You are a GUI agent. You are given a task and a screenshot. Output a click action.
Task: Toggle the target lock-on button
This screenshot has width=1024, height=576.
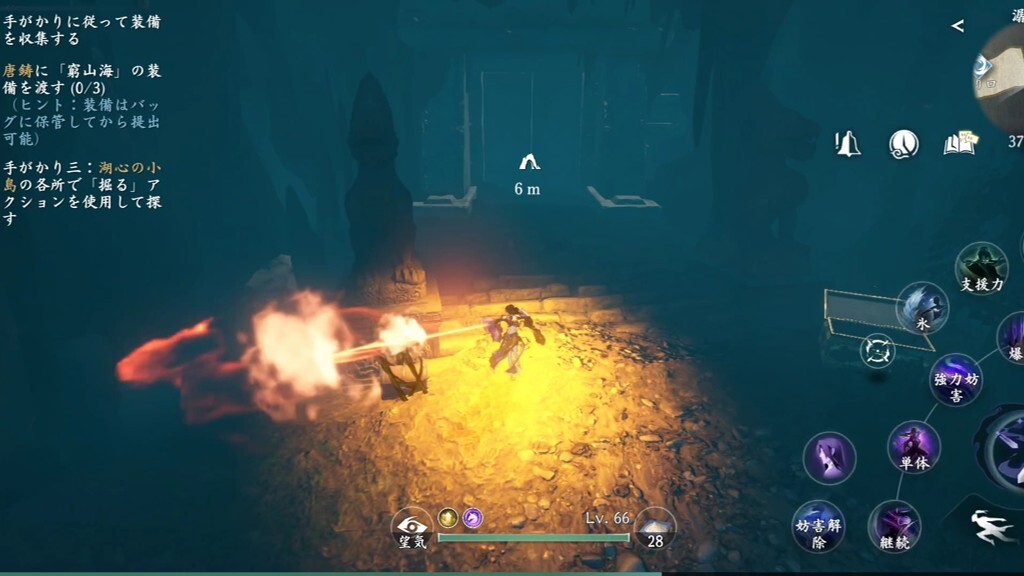[877, 351]
